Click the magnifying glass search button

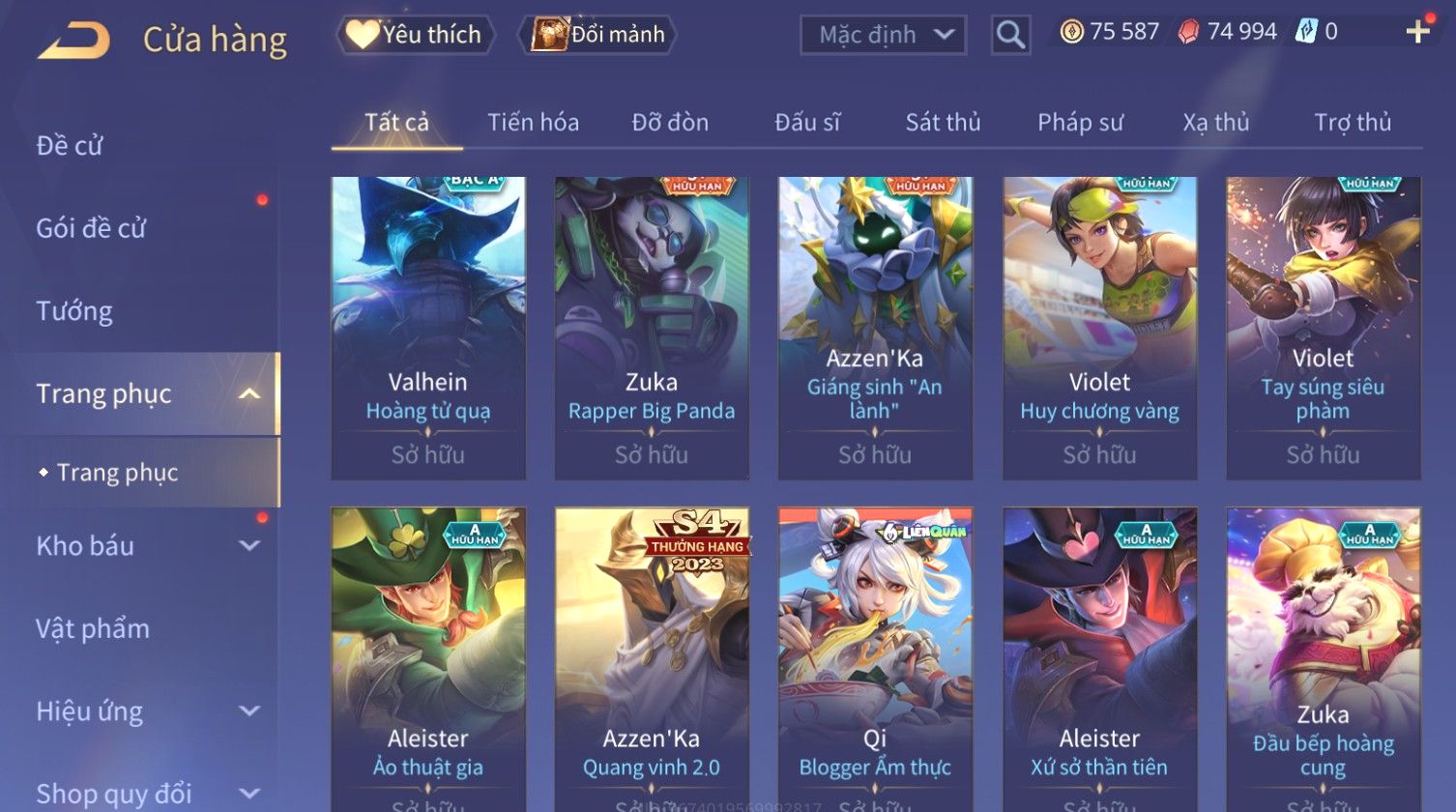1010,36
